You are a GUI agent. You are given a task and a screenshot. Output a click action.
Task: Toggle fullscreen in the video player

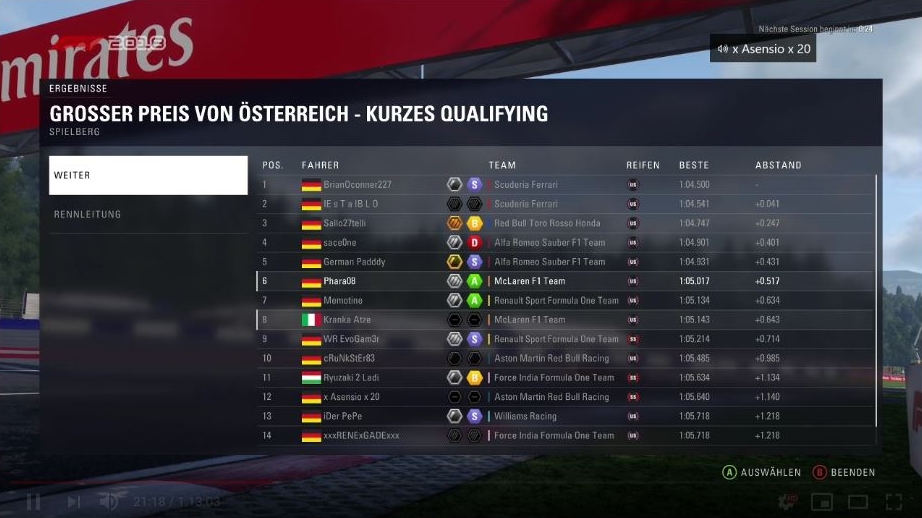pyautogui.click(x=893, y=501)
